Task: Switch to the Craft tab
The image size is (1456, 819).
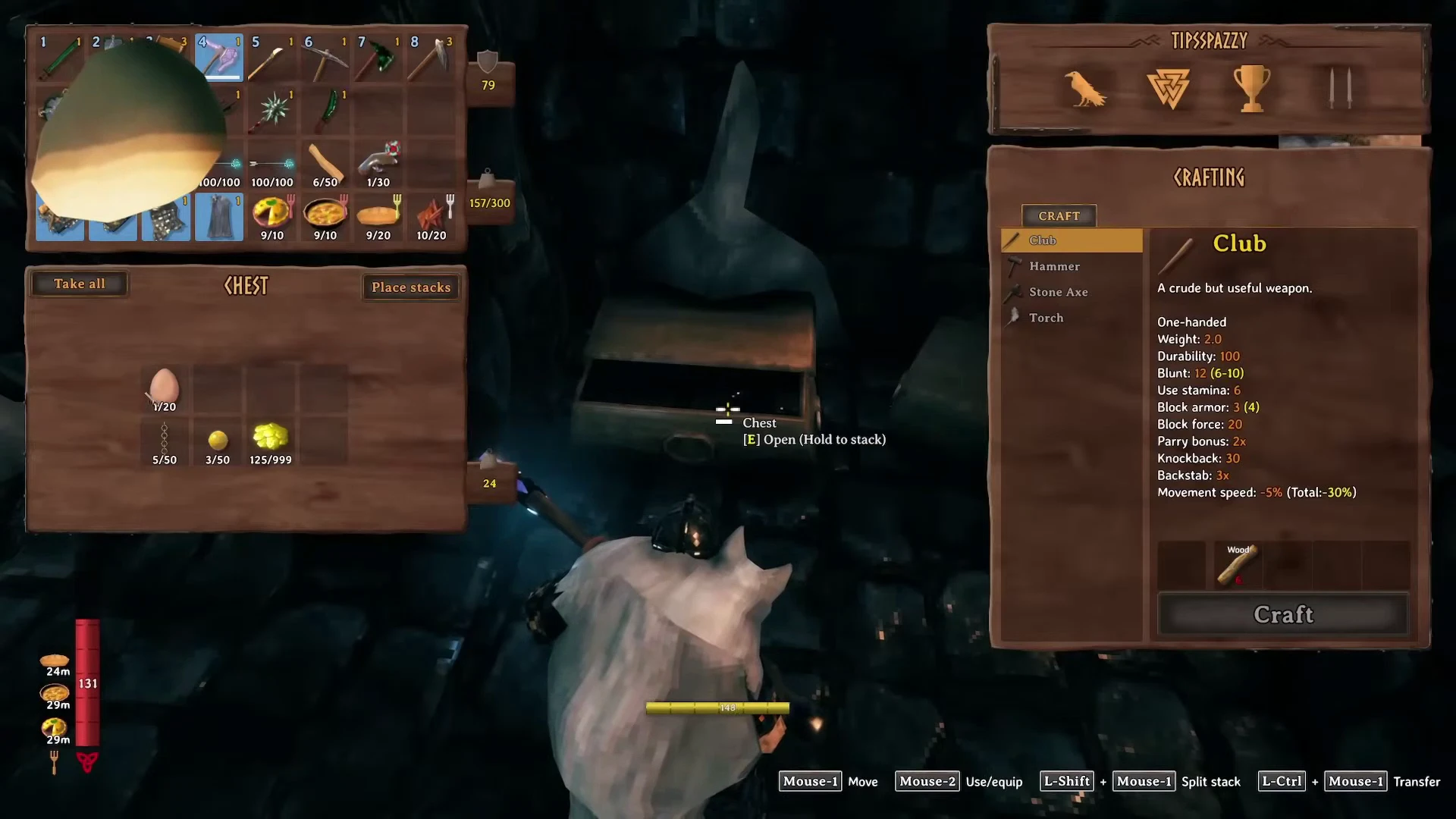Action: [x=1059, y=216]
